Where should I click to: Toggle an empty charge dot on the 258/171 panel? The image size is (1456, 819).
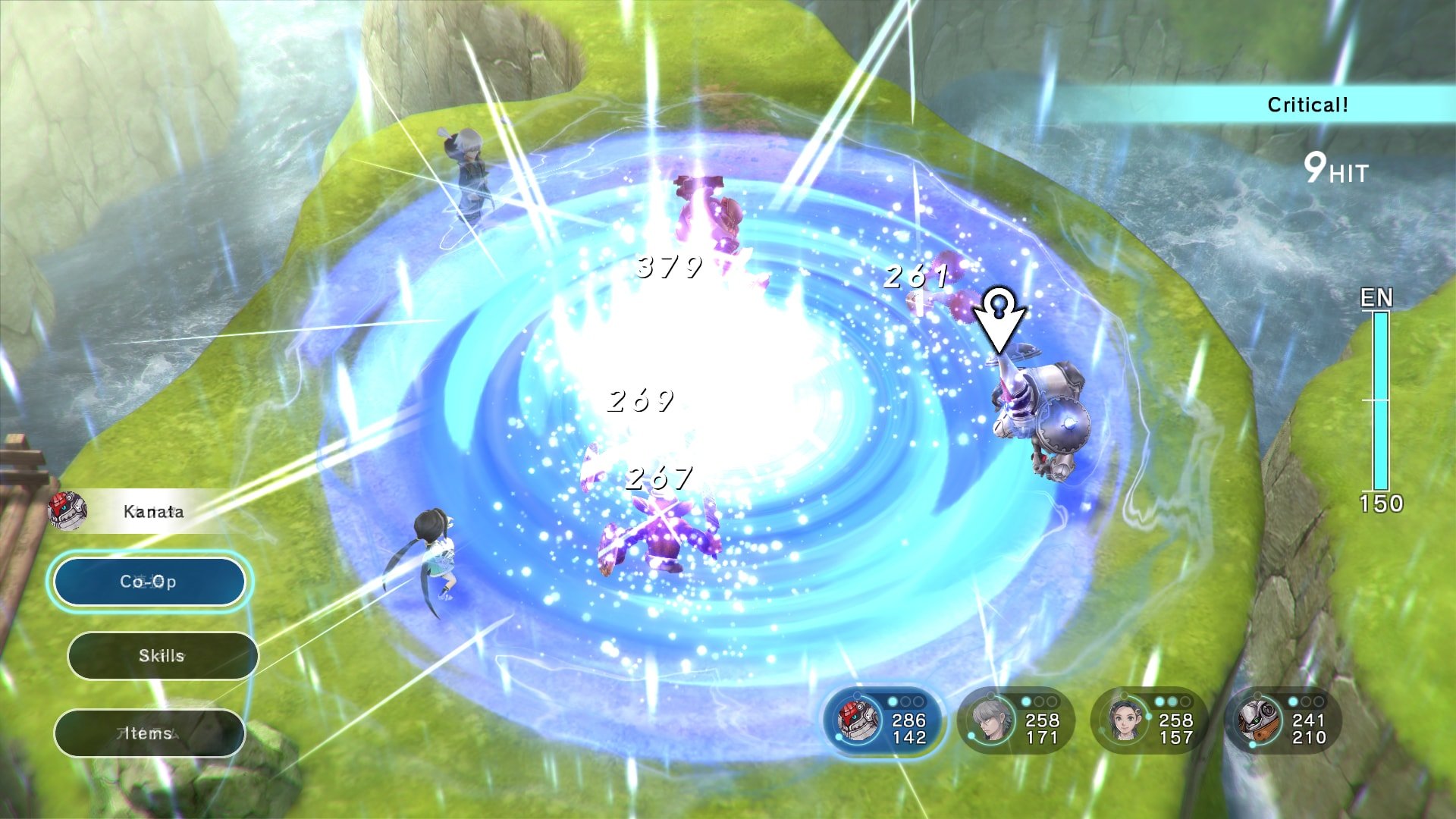pyautogui.click(x=1040, y=701)
